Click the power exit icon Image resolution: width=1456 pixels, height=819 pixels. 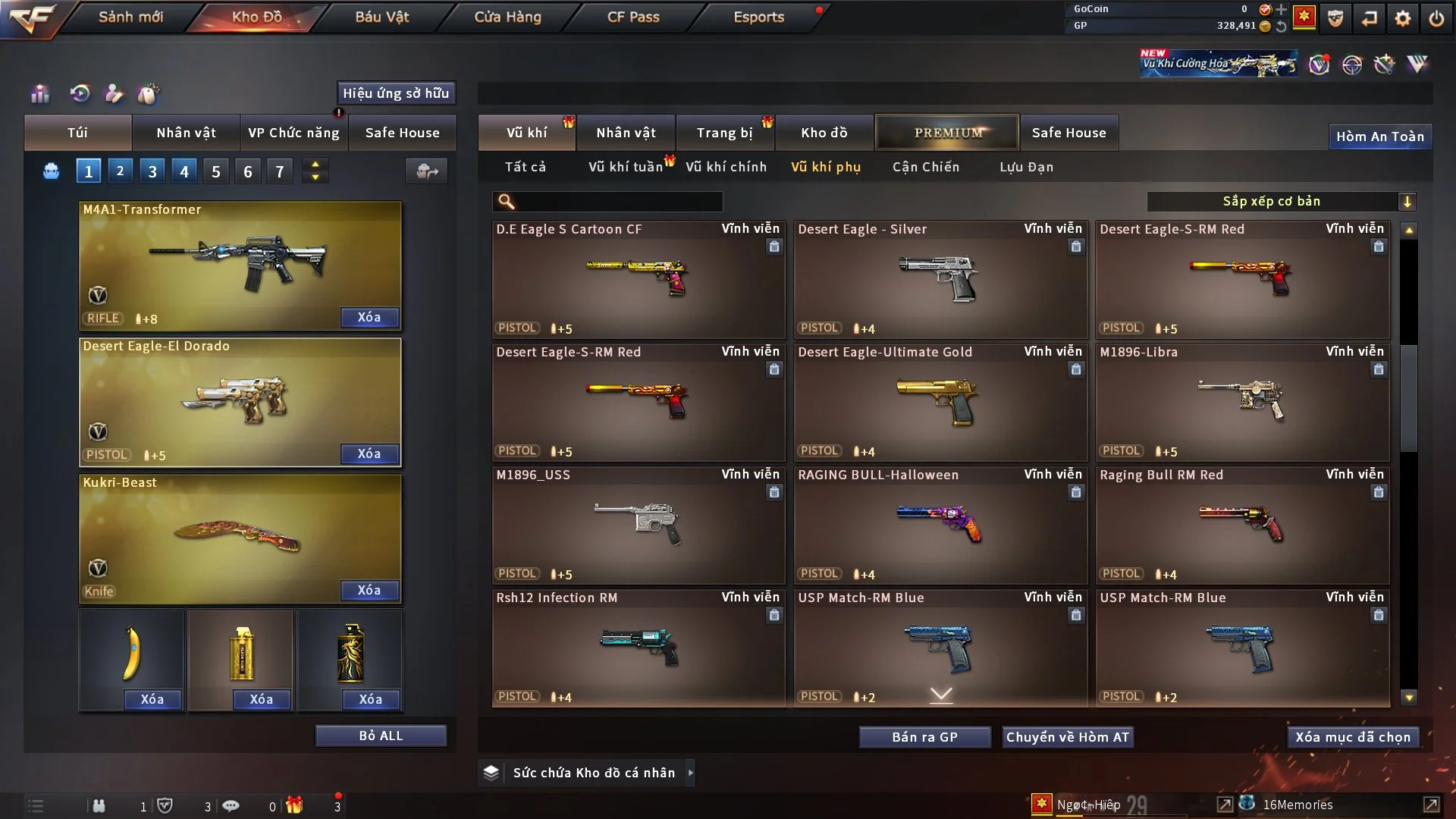1436,17
